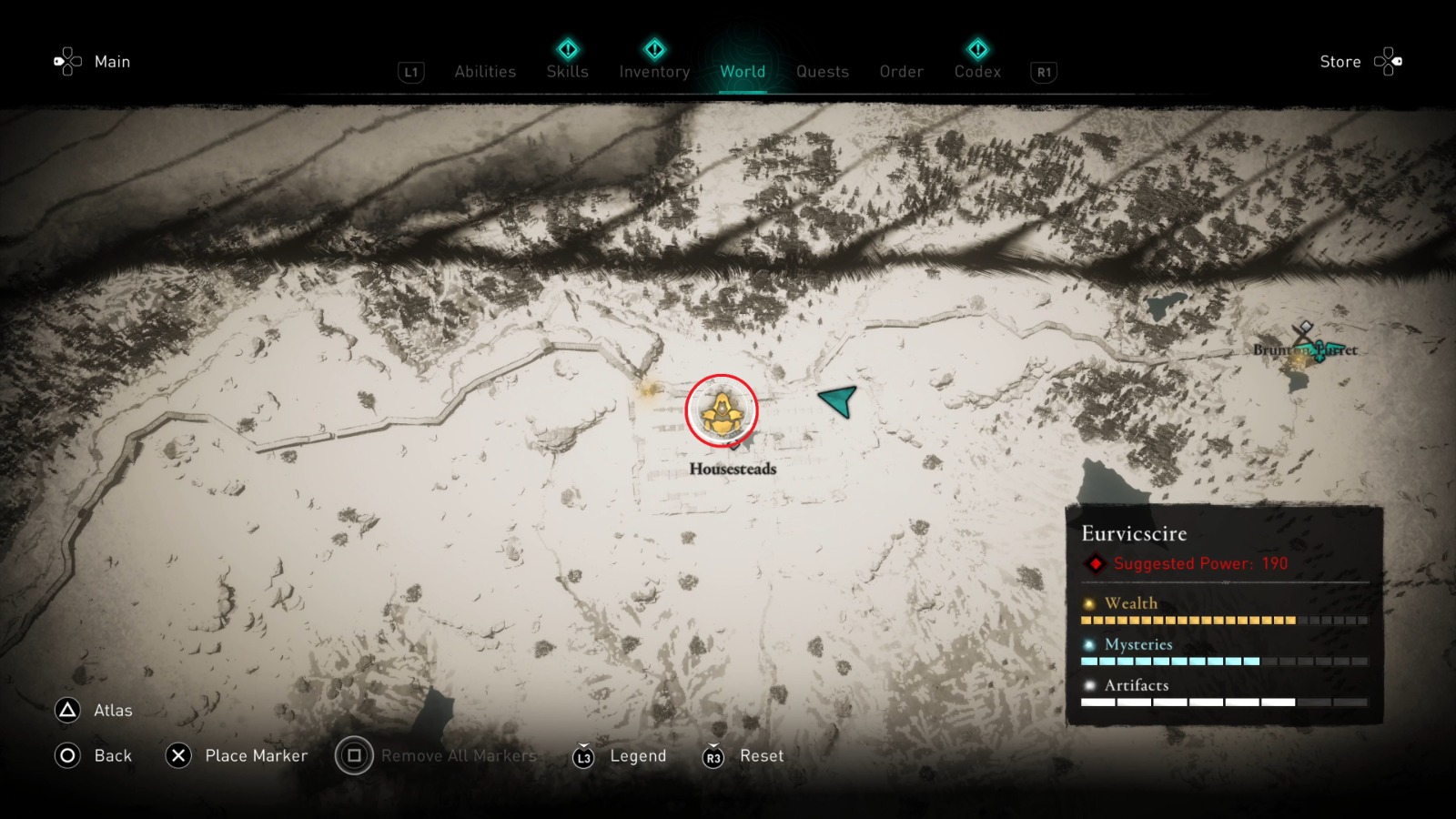
Task: Switch to the Quests tab
Action: click(x=822, y=72)
